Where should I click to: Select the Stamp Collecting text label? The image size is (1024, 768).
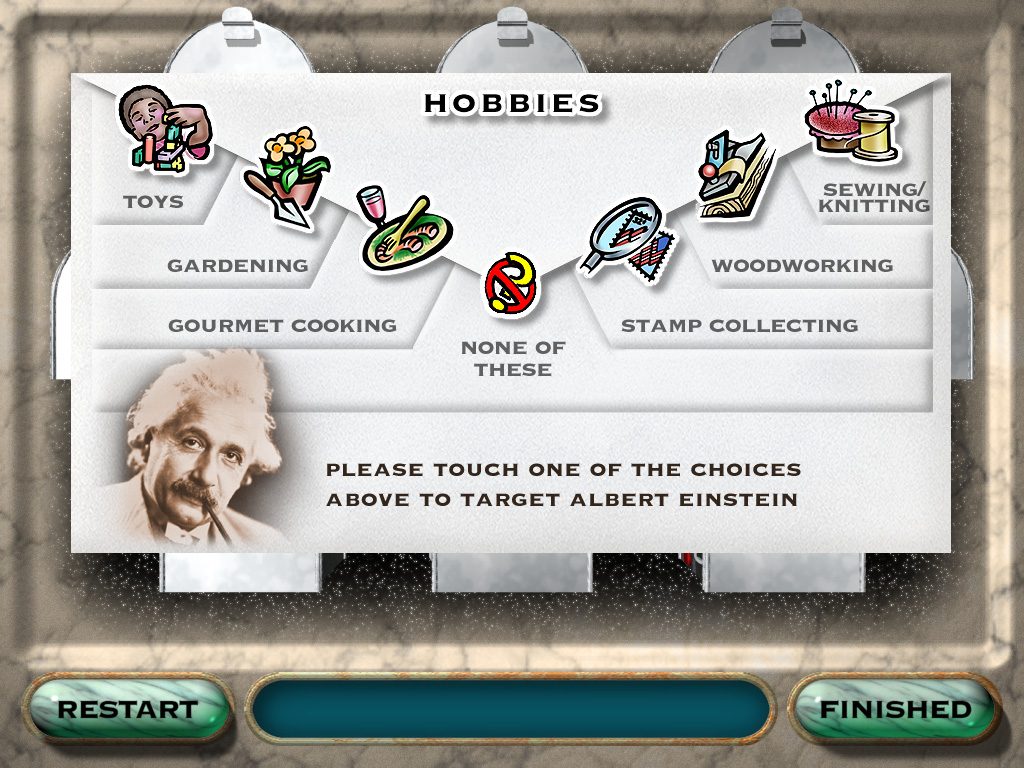coord(739,326)
